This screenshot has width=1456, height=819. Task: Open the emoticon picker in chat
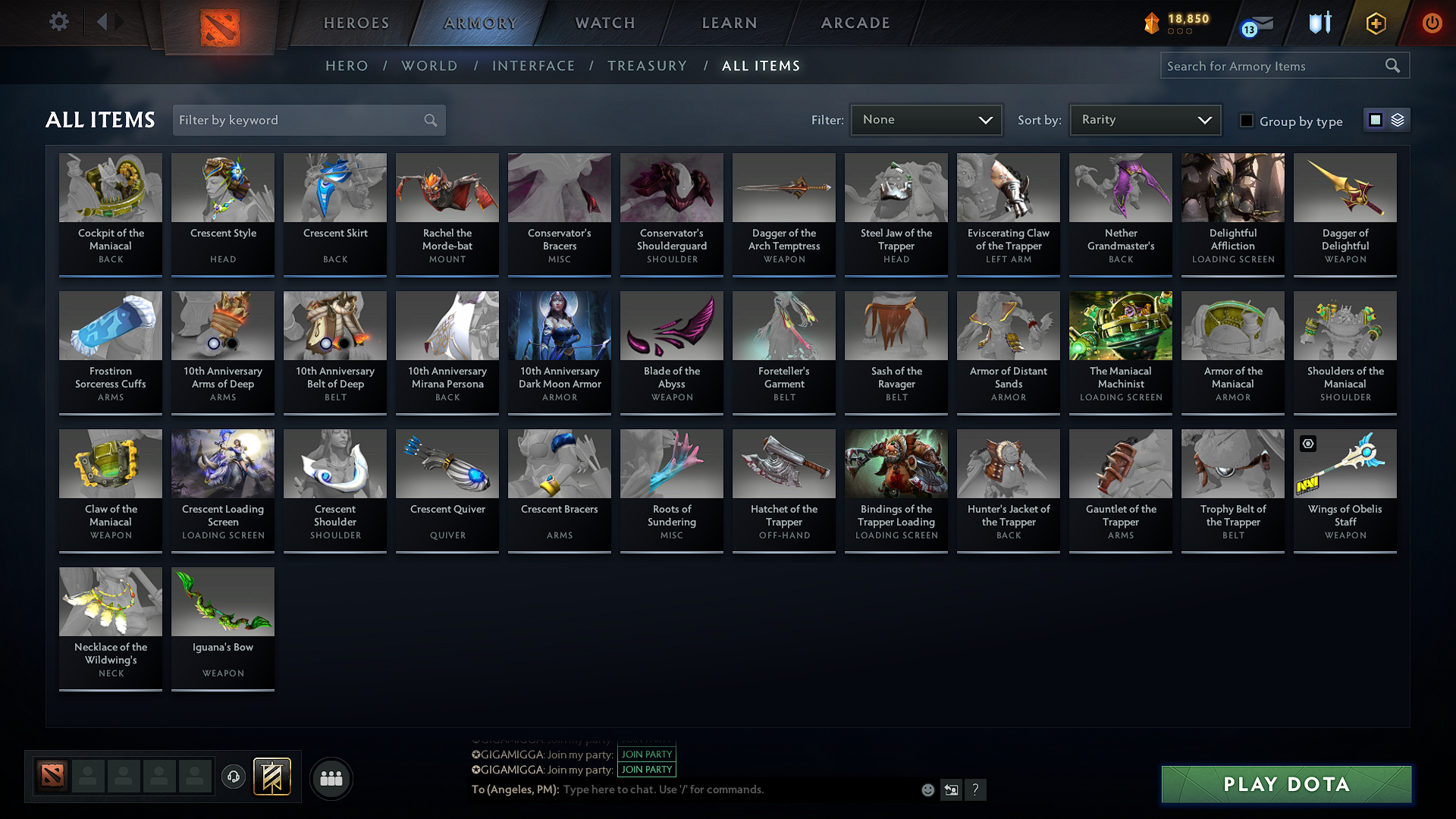point(927,789)
